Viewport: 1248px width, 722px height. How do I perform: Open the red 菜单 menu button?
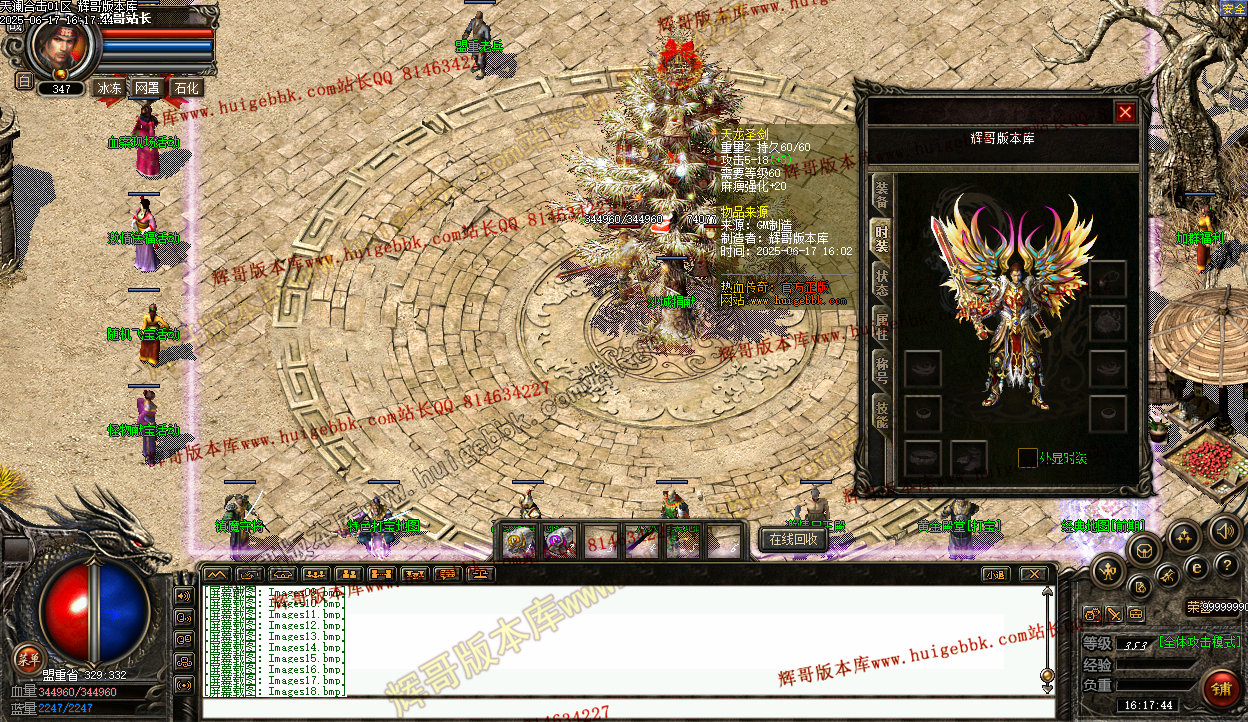pyautogui.click(x=28, y=657)
